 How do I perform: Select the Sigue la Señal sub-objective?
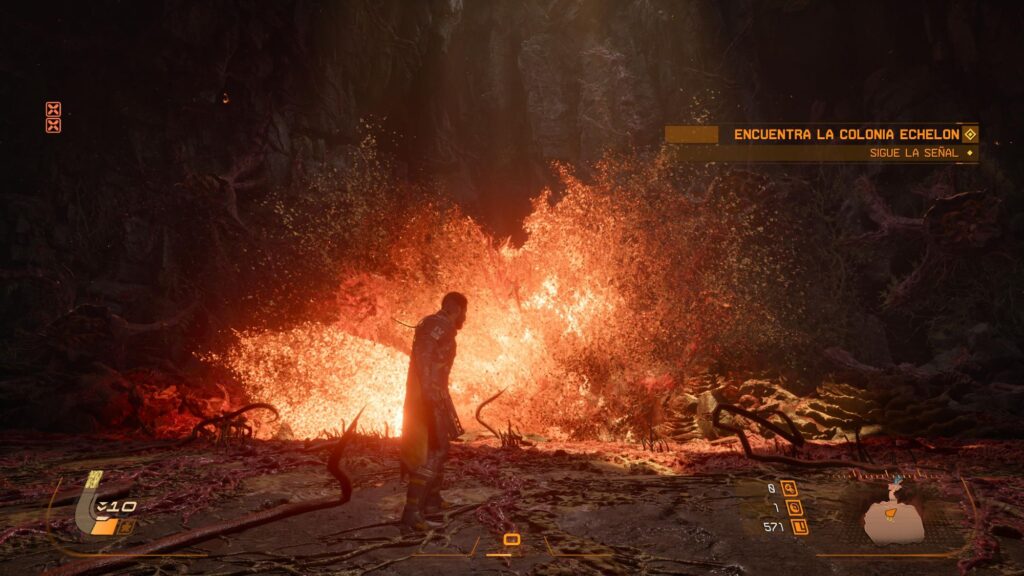tap(912, 153)
